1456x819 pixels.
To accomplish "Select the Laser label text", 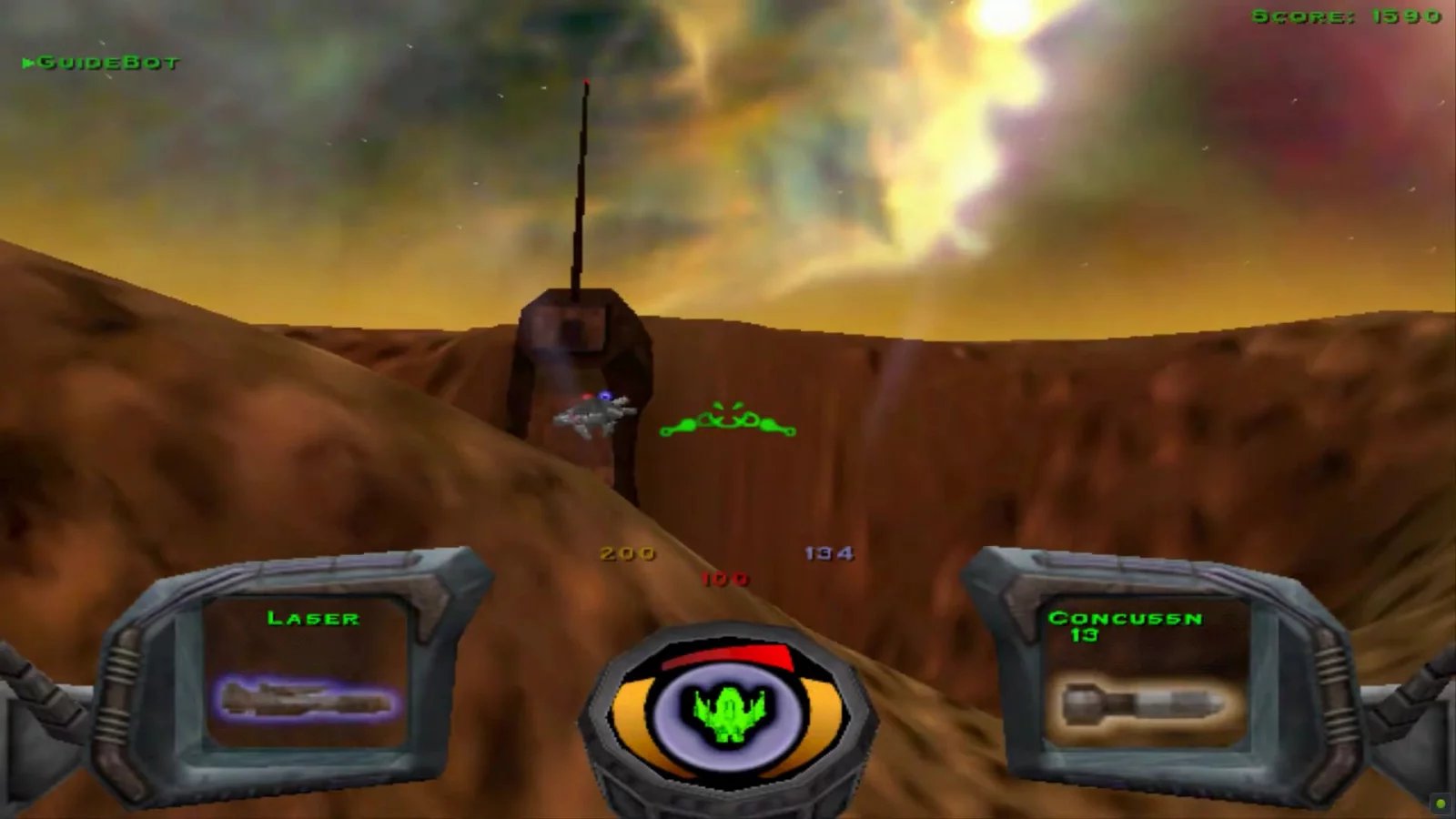I will click(x=314, y=619).
